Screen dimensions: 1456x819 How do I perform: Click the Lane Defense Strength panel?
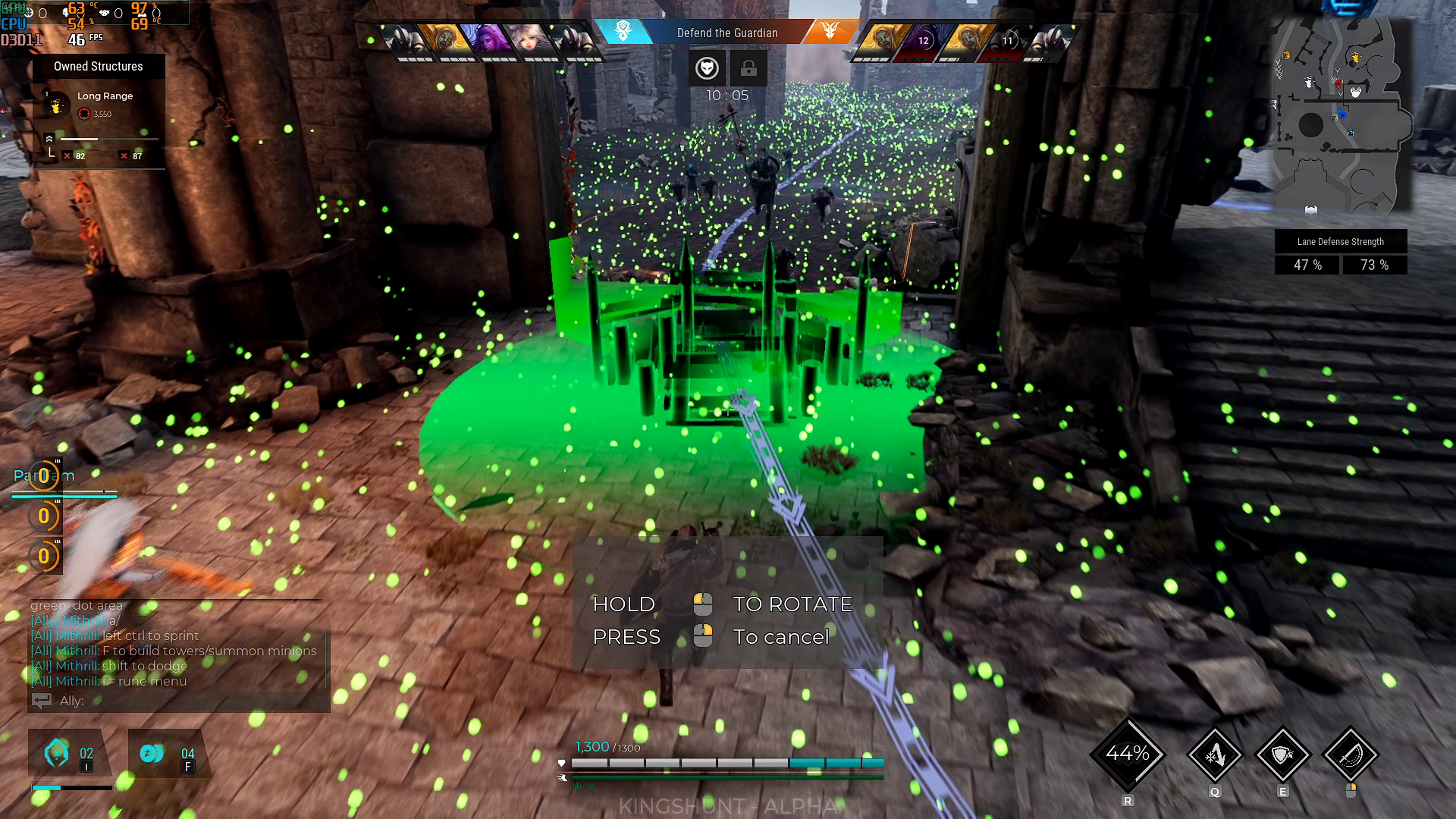pos(1340,252)
